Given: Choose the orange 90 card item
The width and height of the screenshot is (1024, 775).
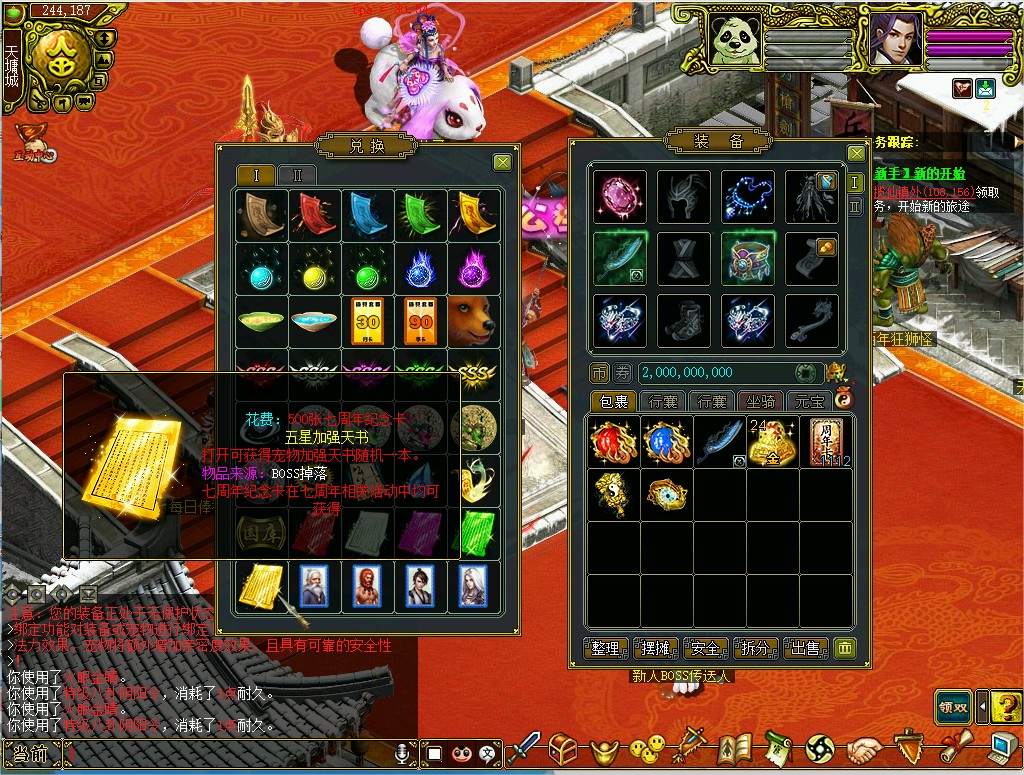Looking at the screenshot, I should click(x=419, y=320).
